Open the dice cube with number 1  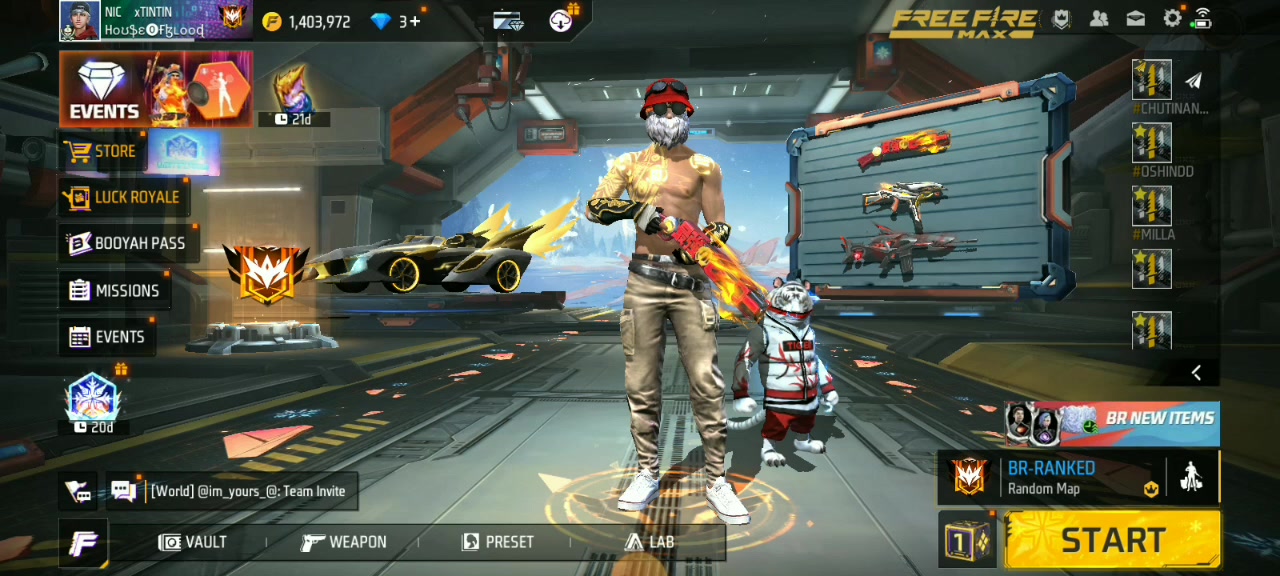(x=966, y=540)
